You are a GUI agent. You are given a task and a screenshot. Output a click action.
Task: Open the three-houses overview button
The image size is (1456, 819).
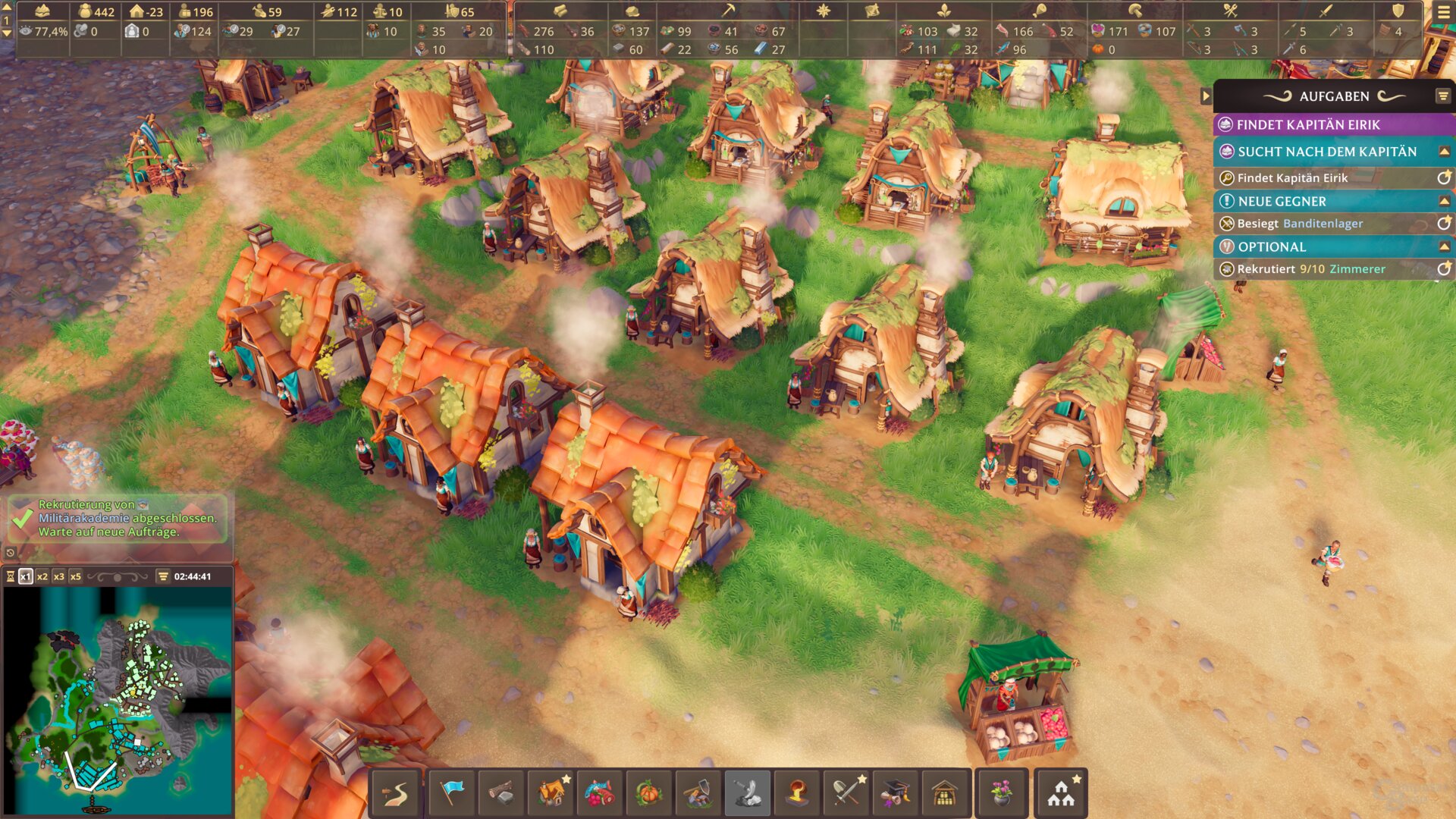click(x=1061, y=793)
